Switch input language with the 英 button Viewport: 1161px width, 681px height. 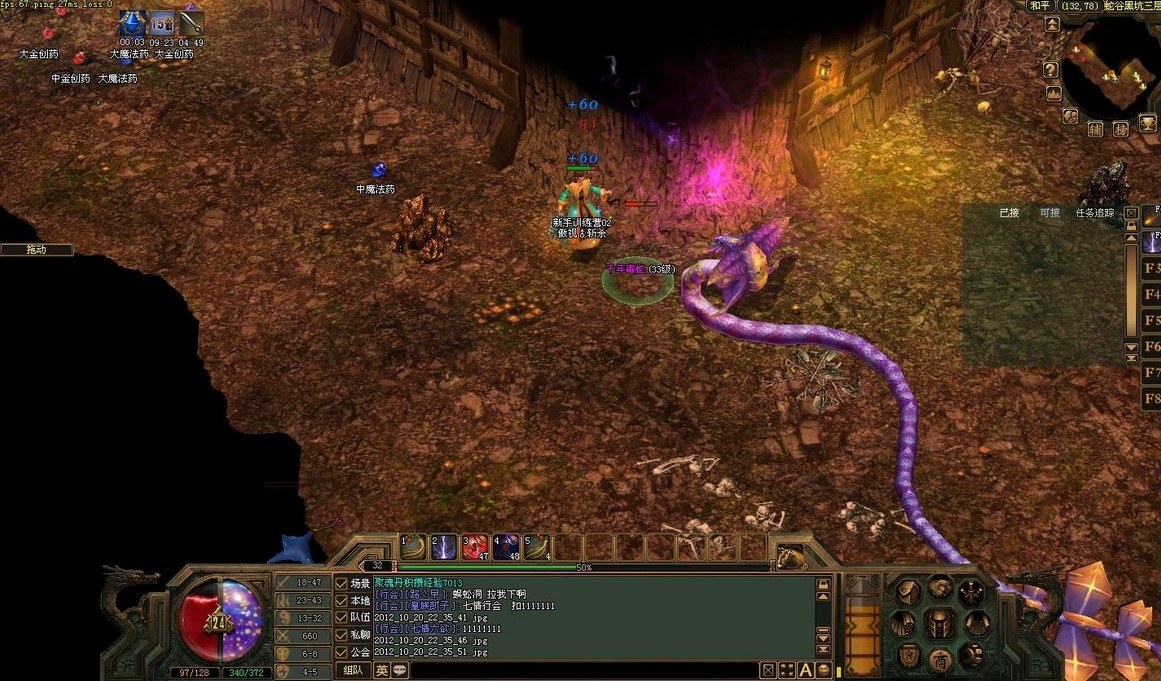(x=382, y=670)
